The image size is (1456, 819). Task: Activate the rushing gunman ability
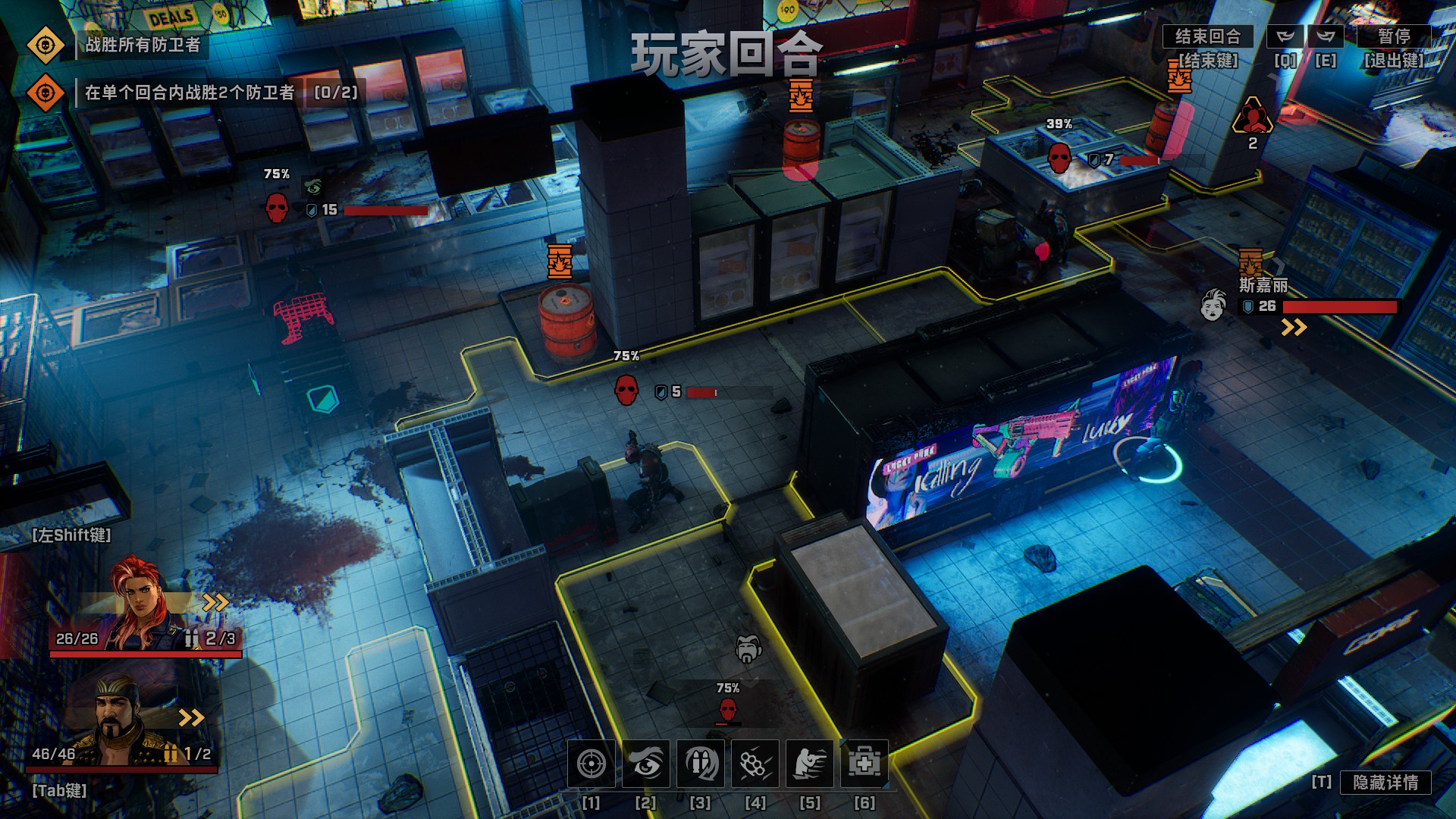pos(810,764)
